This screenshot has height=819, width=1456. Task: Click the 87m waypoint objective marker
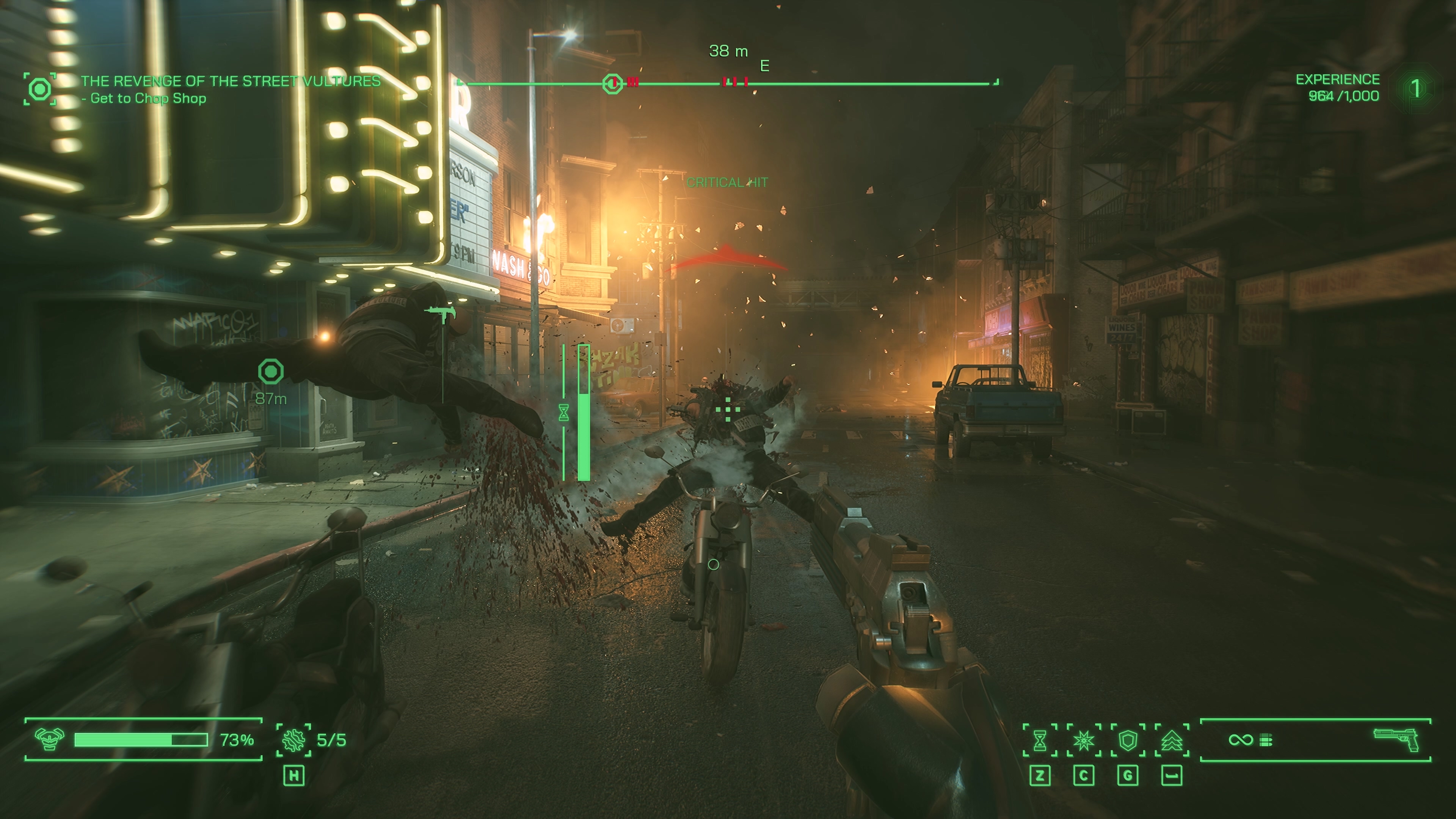(x=271, y=372)
